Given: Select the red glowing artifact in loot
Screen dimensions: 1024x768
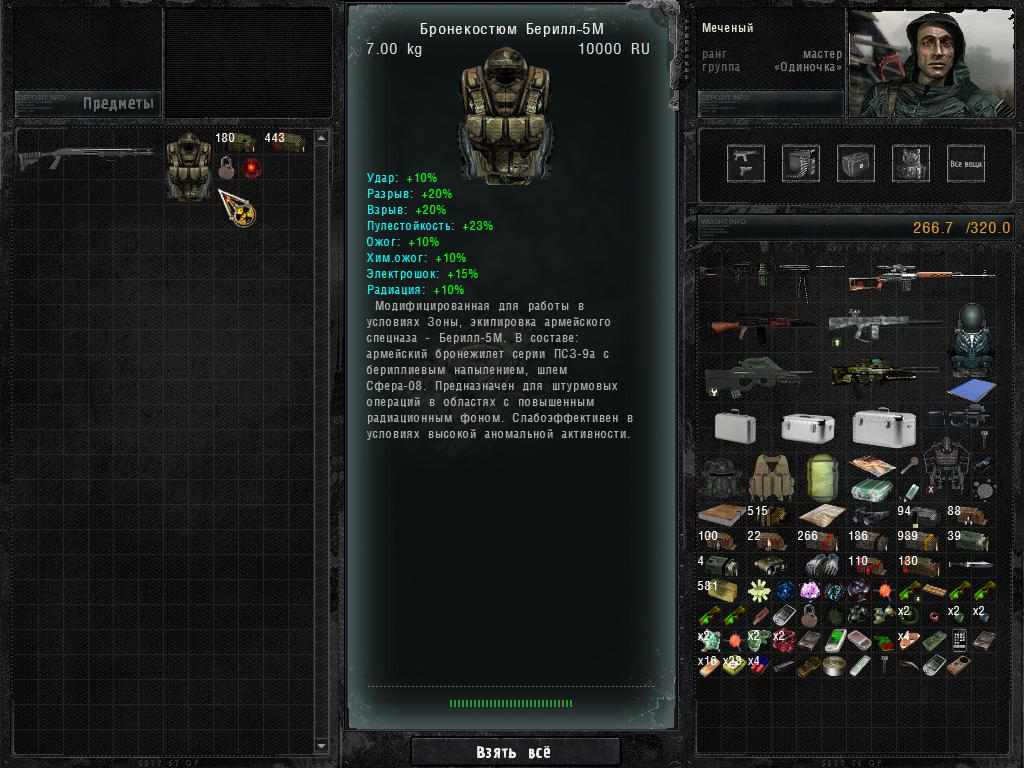Looking at the screenshot, I should (251, 167).
